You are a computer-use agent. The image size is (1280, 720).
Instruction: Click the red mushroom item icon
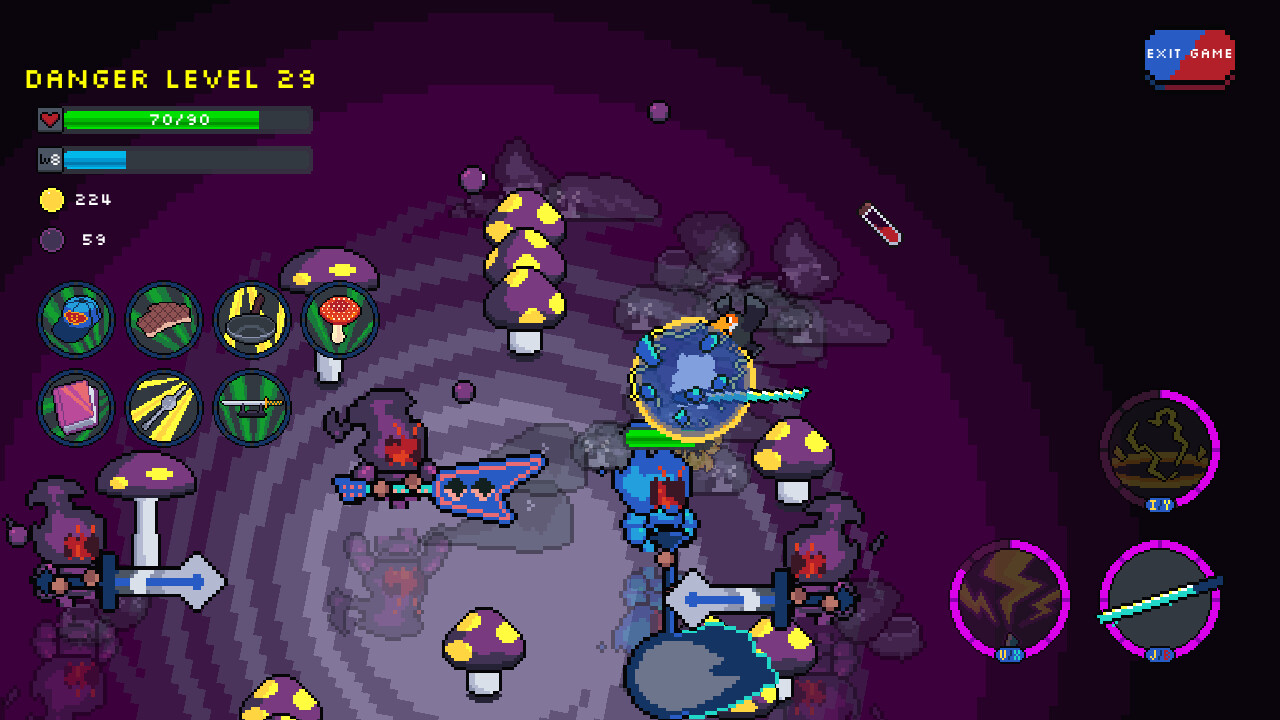pyautogui.click(x=339, y=320)
